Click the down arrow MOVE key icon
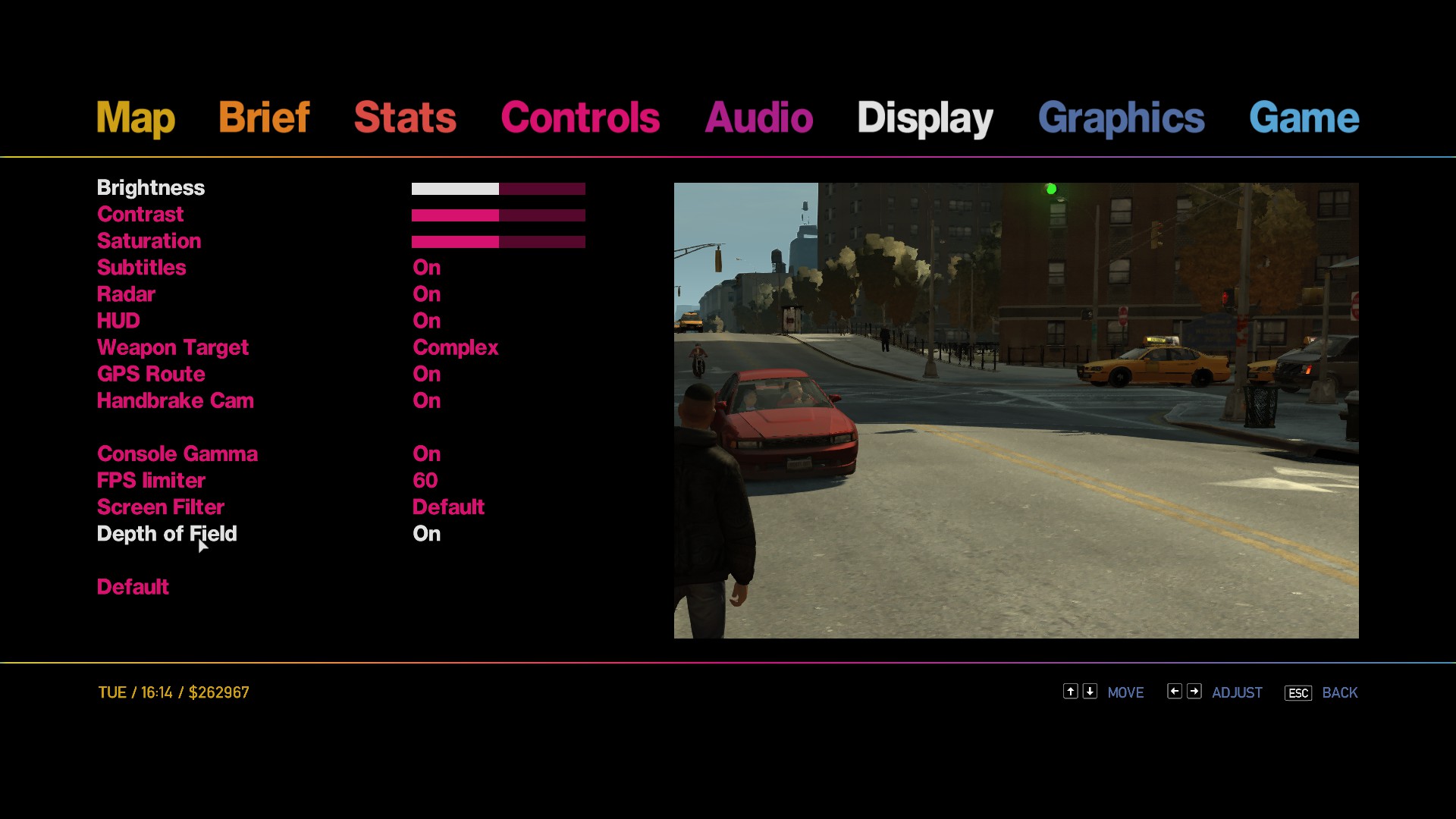1456x819 pixels. [x=1090, y=692]
